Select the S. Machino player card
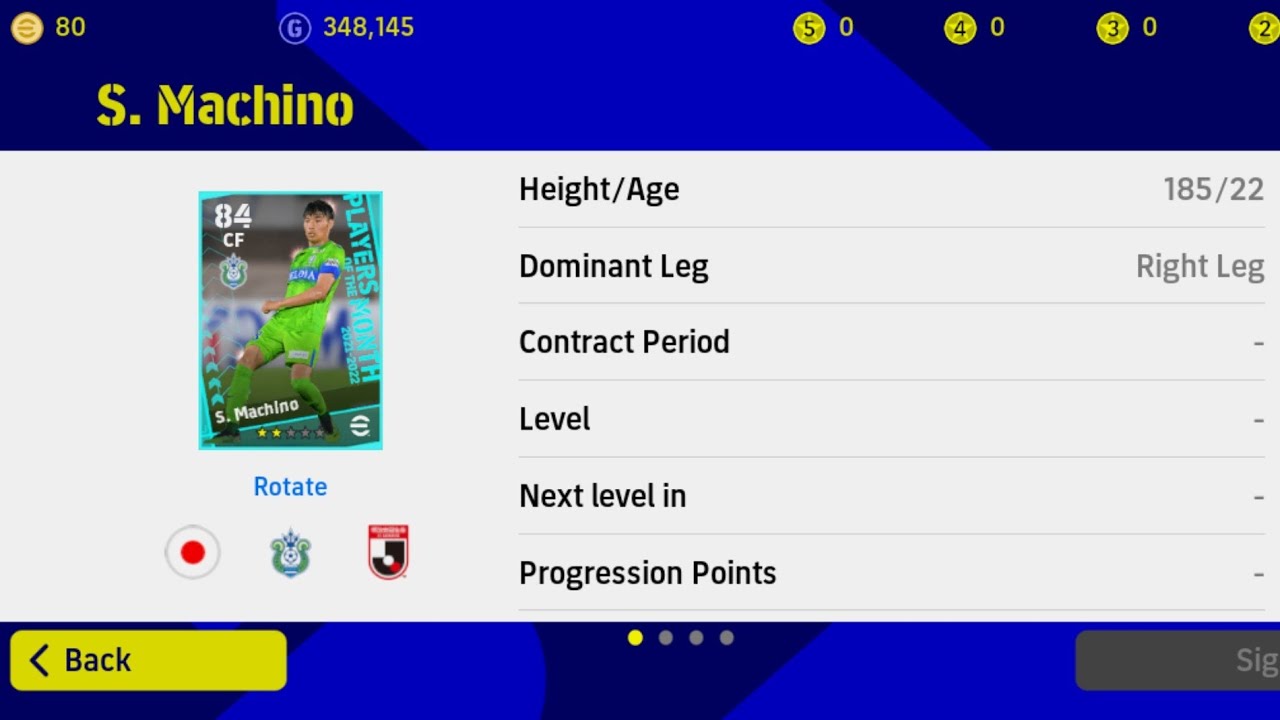Screen dimensions: 1280x720 [x=290, y=320]
